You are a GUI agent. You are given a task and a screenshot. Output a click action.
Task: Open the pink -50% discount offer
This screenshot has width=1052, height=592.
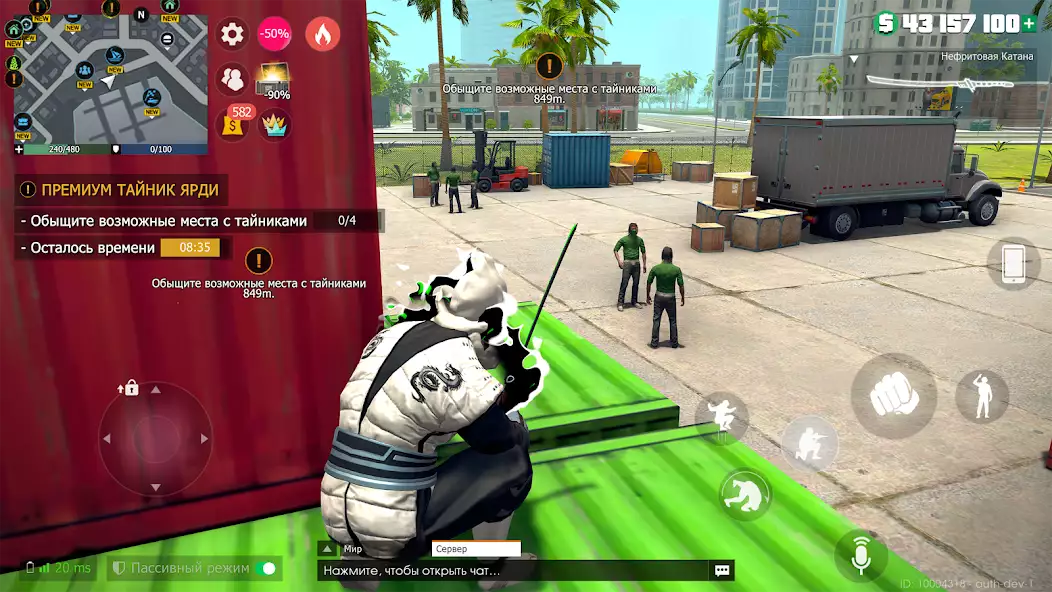[x=275, y=34]
